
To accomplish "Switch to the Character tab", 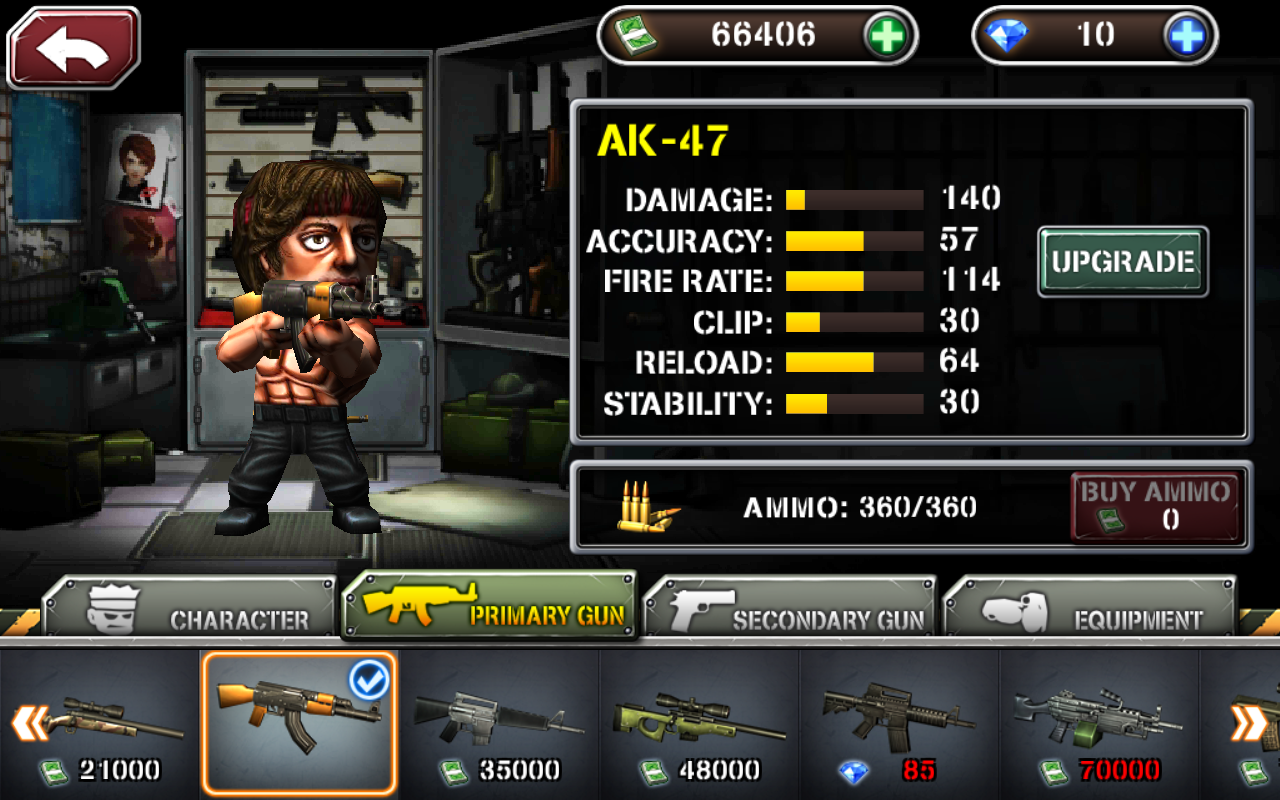I will tap(190, 608).
